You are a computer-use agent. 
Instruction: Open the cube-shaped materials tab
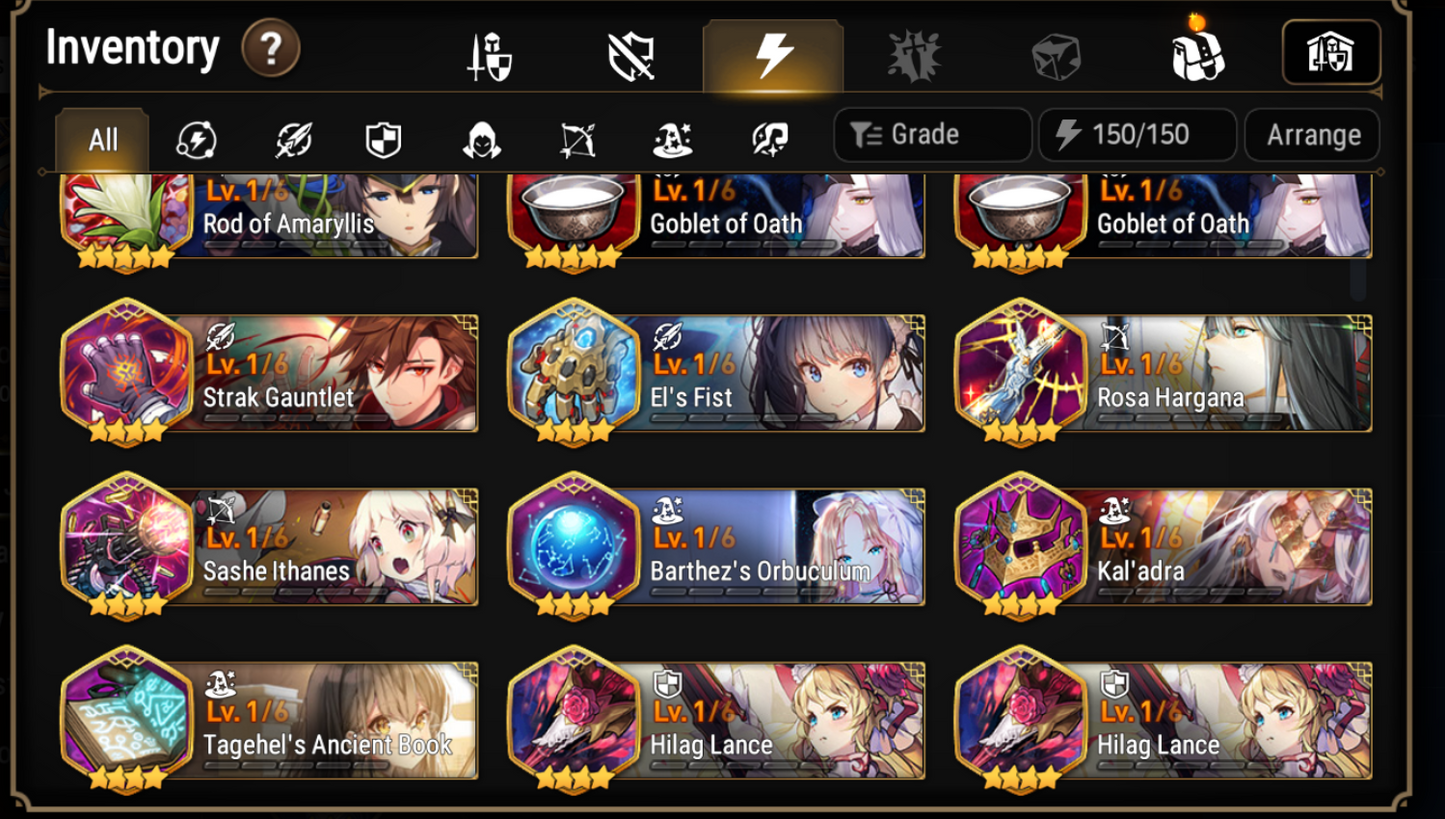click(x=1056, y=55)
